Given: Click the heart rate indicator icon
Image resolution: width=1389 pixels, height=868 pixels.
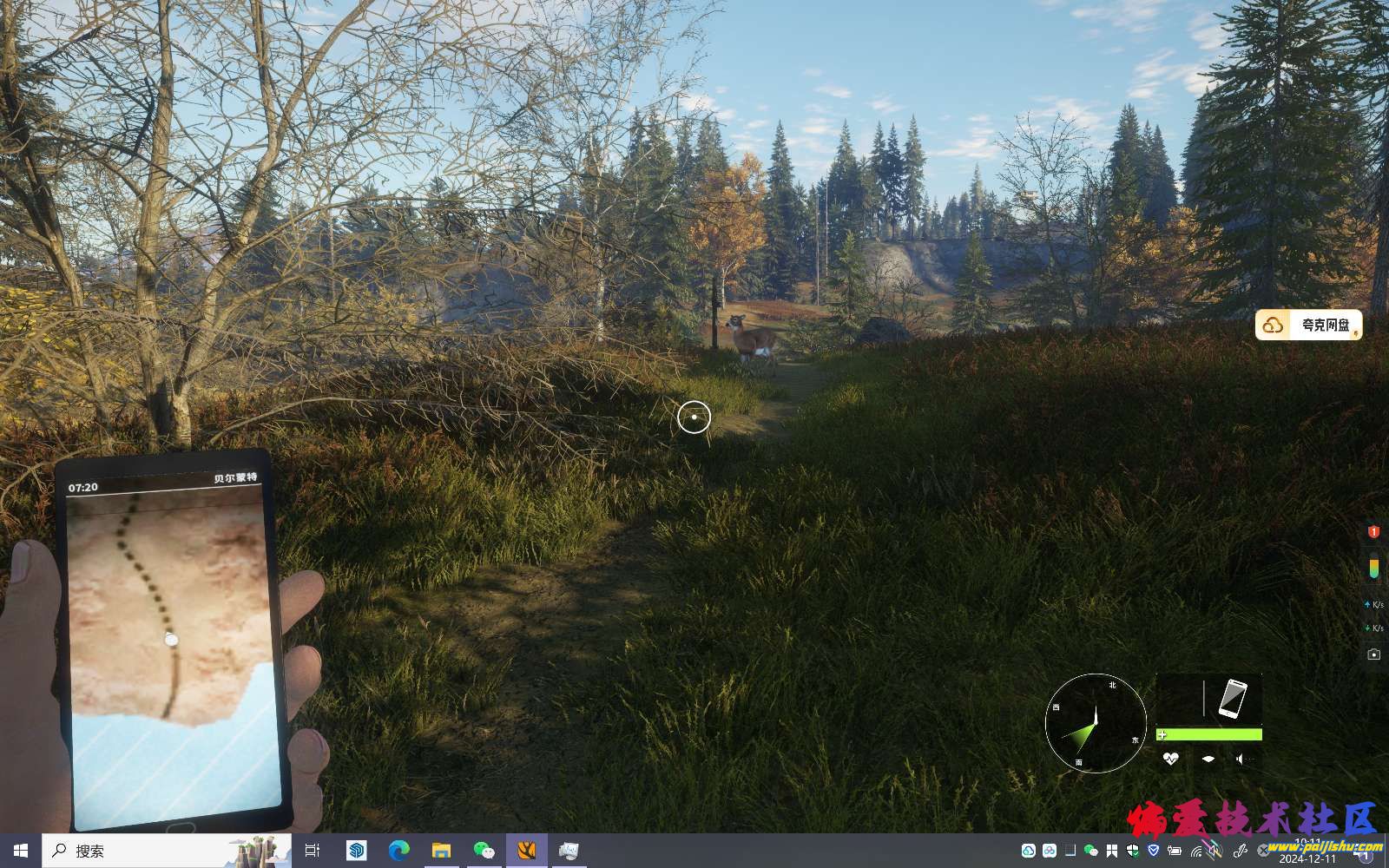Looking at the screenshot, I should [x=1170, y=759].
